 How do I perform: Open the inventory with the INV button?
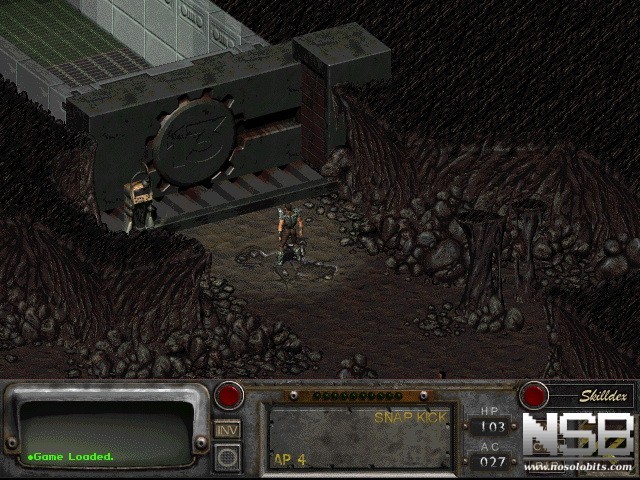[x=228, y=428]
